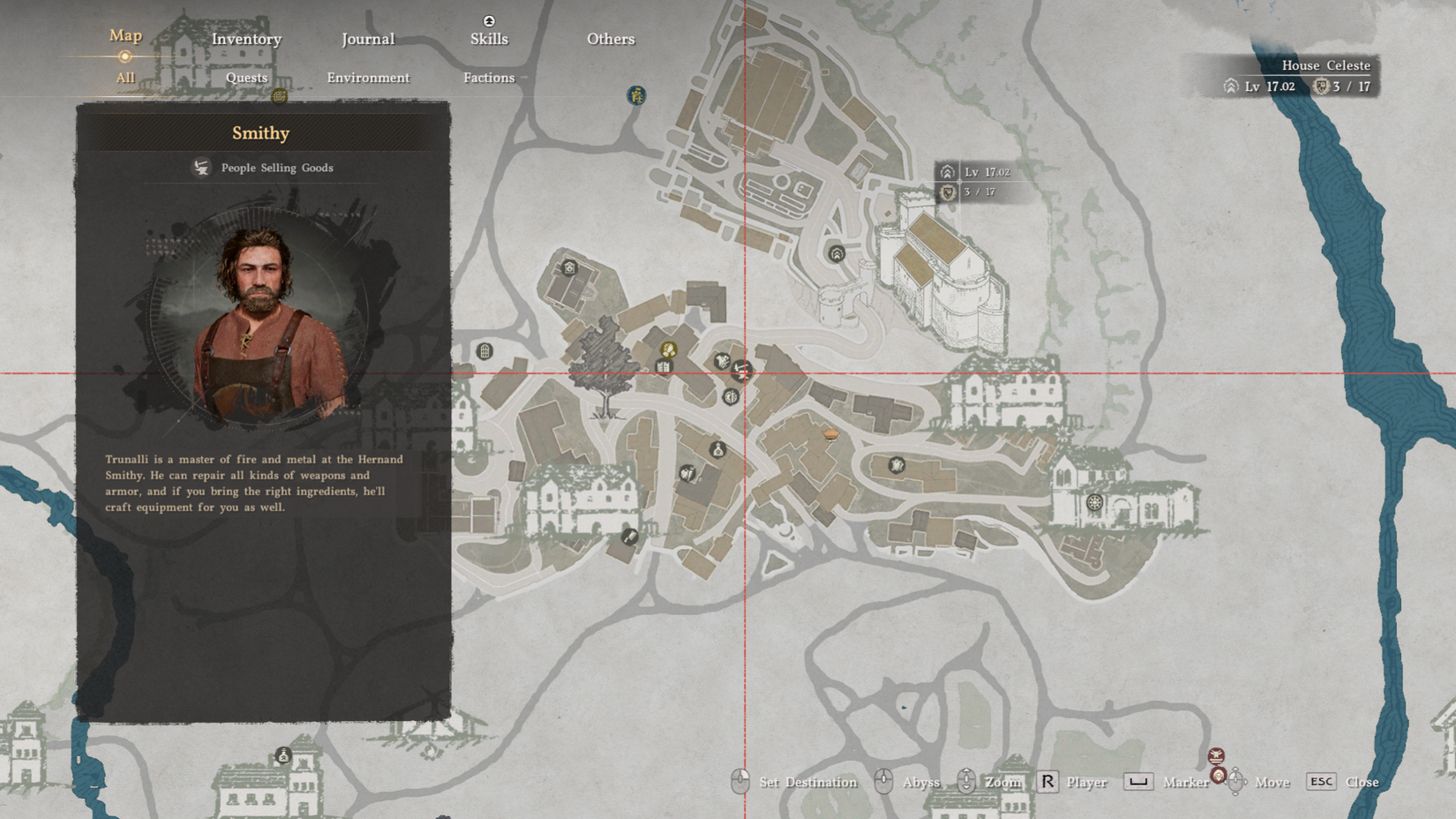Open the Skills tab
This screenshot has height=819, width=1456.
[x=489, y=39]
